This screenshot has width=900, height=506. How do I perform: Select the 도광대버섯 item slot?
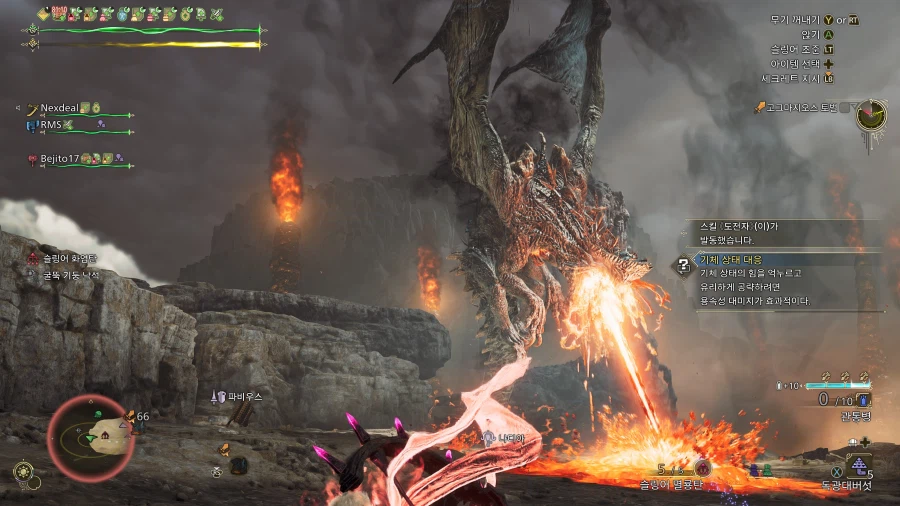point(858,465)
